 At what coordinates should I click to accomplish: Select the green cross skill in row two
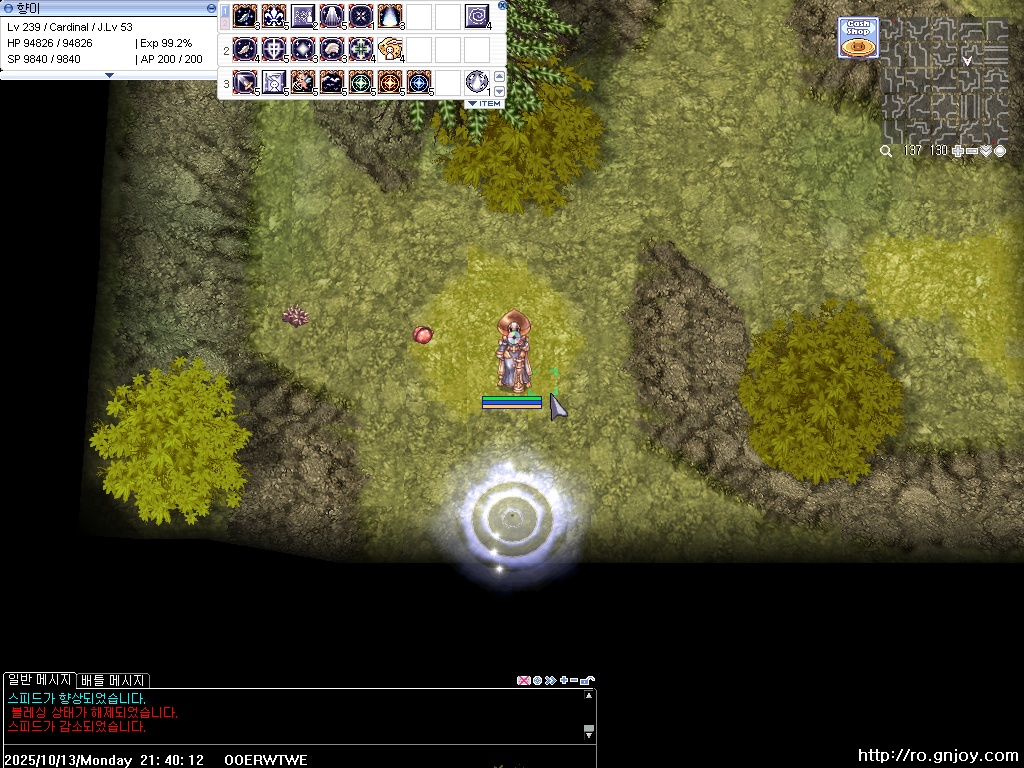[361, 48]
